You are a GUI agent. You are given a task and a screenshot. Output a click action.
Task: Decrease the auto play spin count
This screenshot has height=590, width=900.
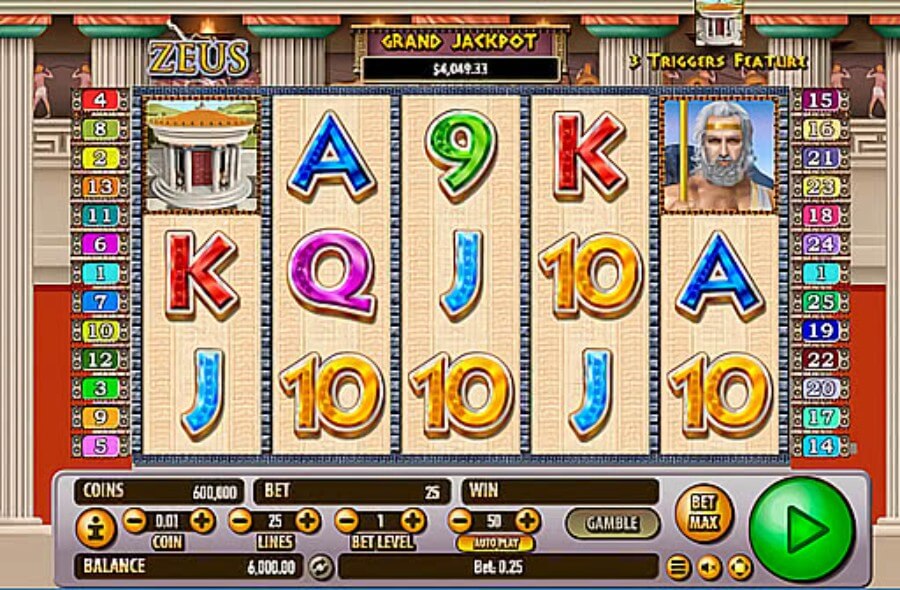(459, 521)
